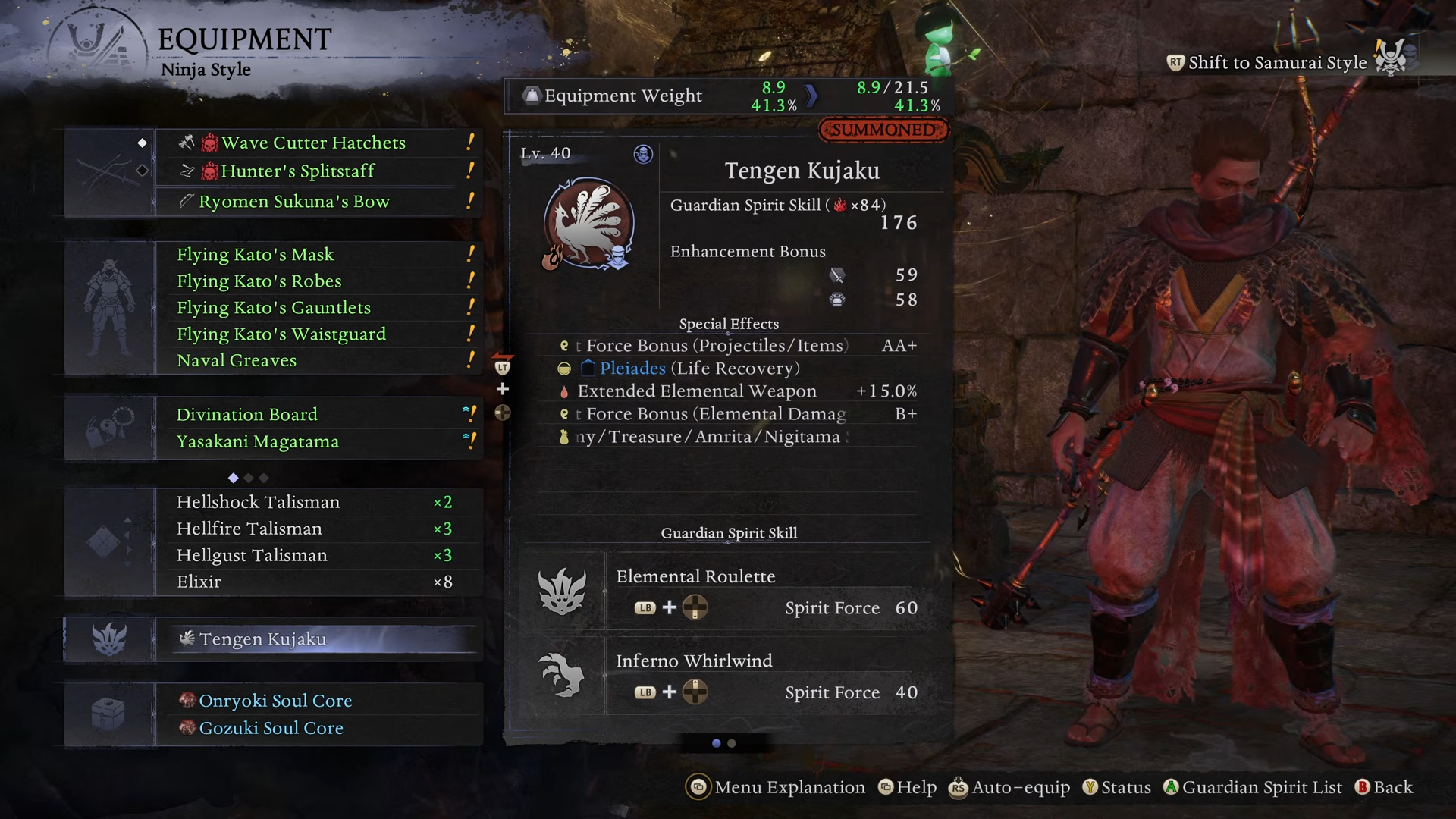This screenshot has width=1456, height=819.
Task: Open the Ryomen Sukuna's Bow slot
Action: pyautogui.click(x=294, y=202)
